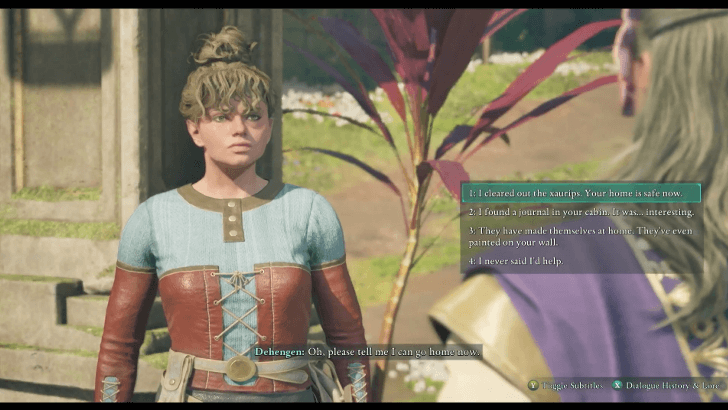728x410 pixels.
Task: Pick the reply about them painting your wall
Action: (x=580, y=236)
